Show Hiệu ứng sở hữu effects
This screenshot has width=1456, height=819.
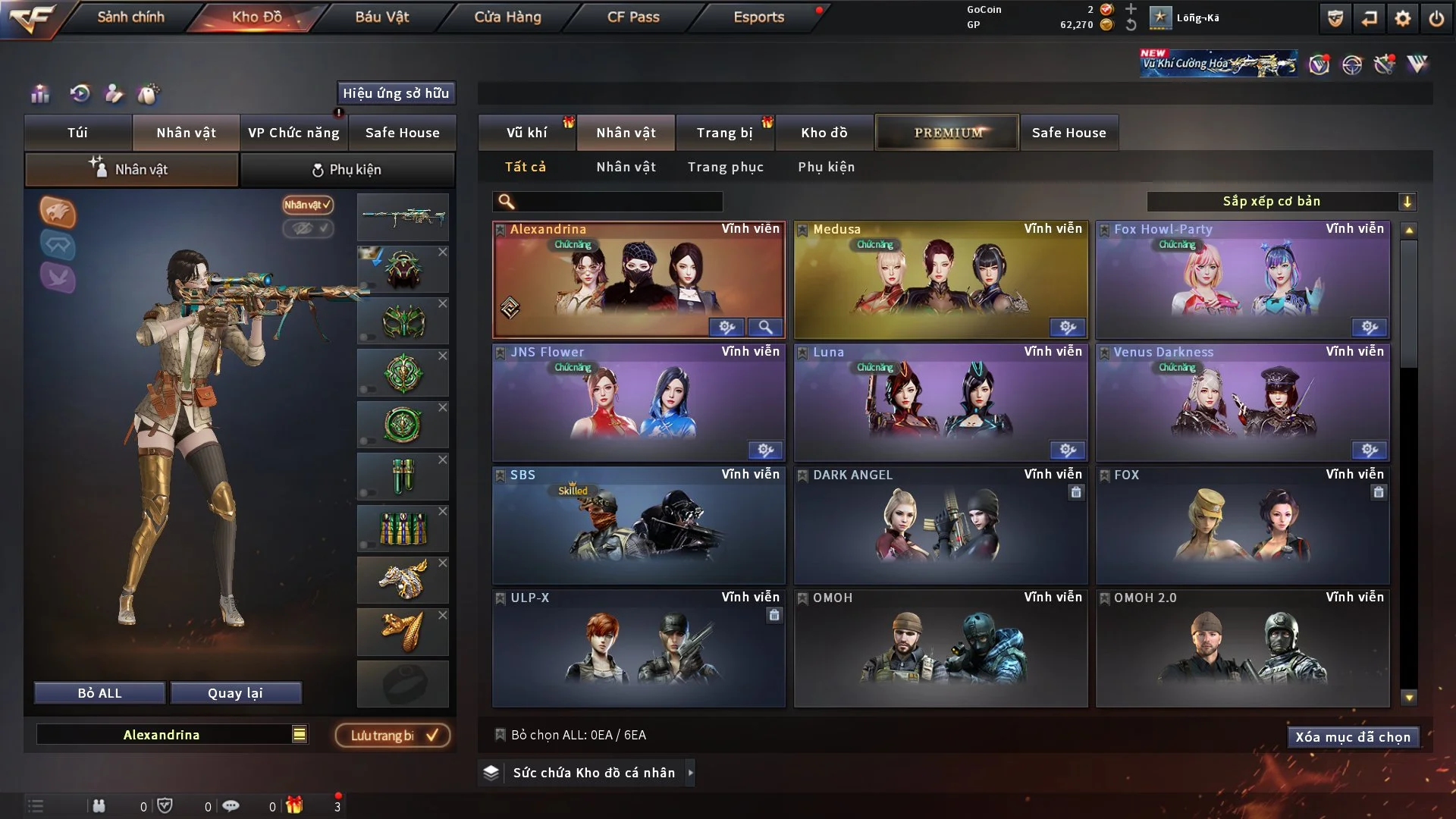396,93
